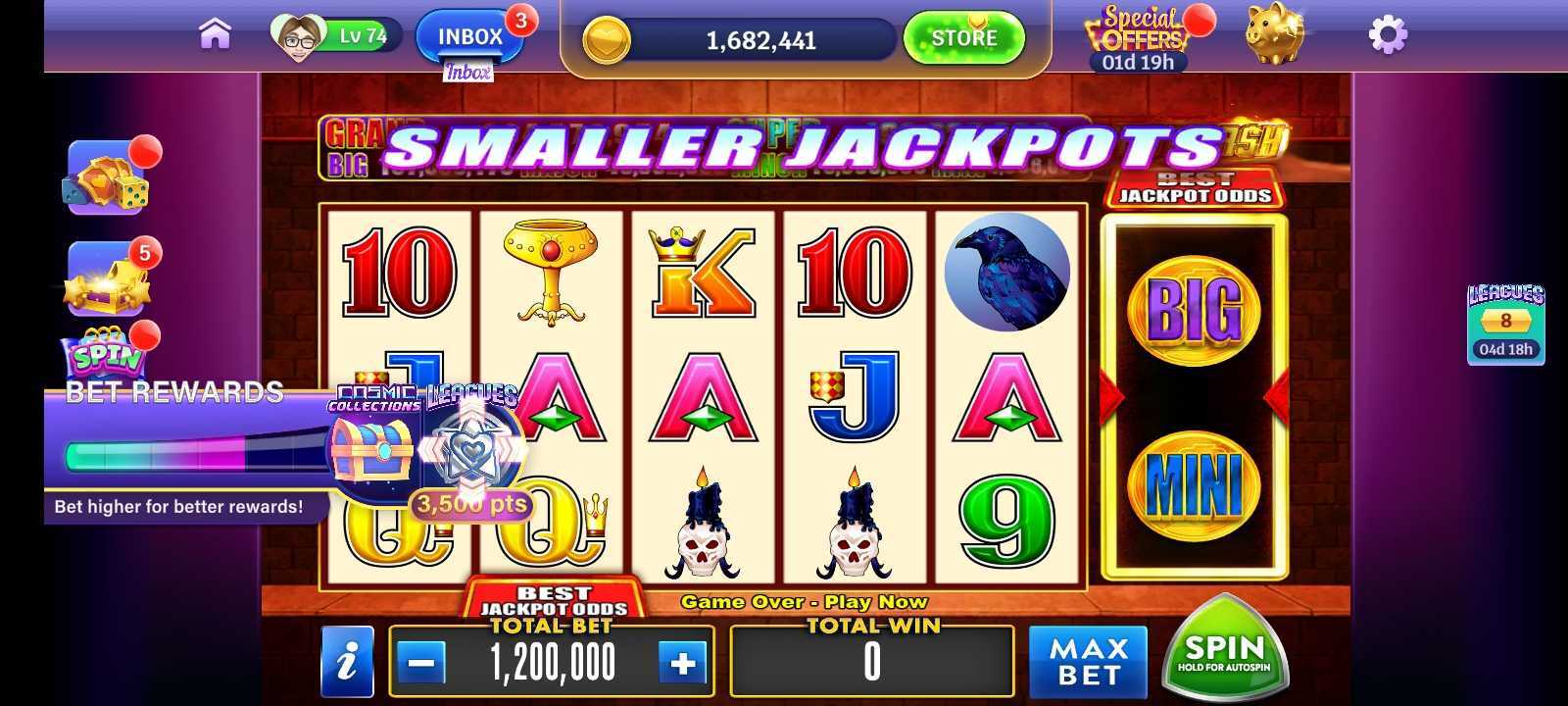Screen dimensions: 1568x706
Task: Tap the Cosmic Collections treasure chest
Action: click(x=374, y=450)
